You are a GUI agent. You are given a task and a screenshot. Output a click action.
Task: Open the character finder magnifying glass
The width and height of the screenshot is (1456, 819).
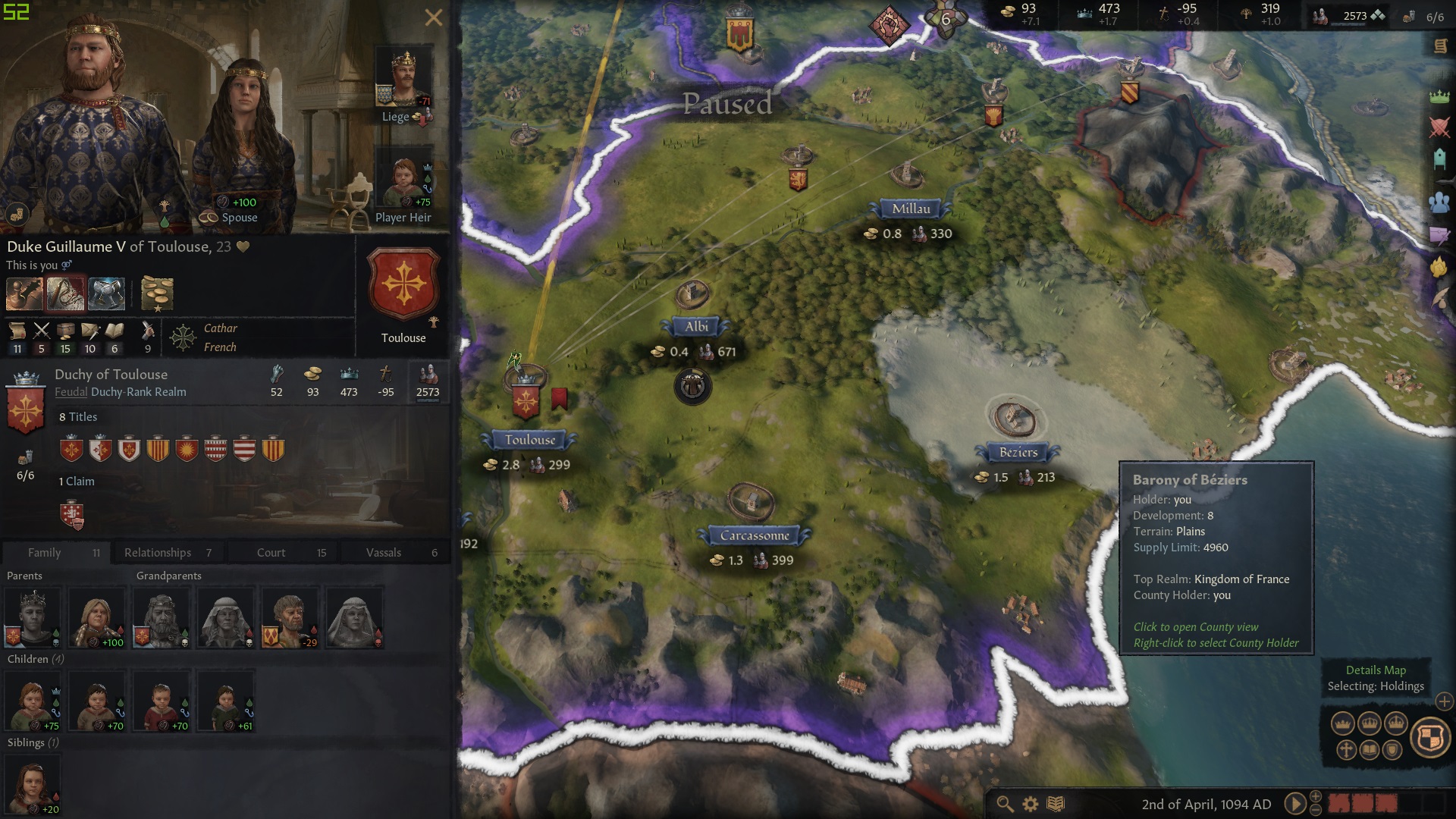tap(1005, 803)
